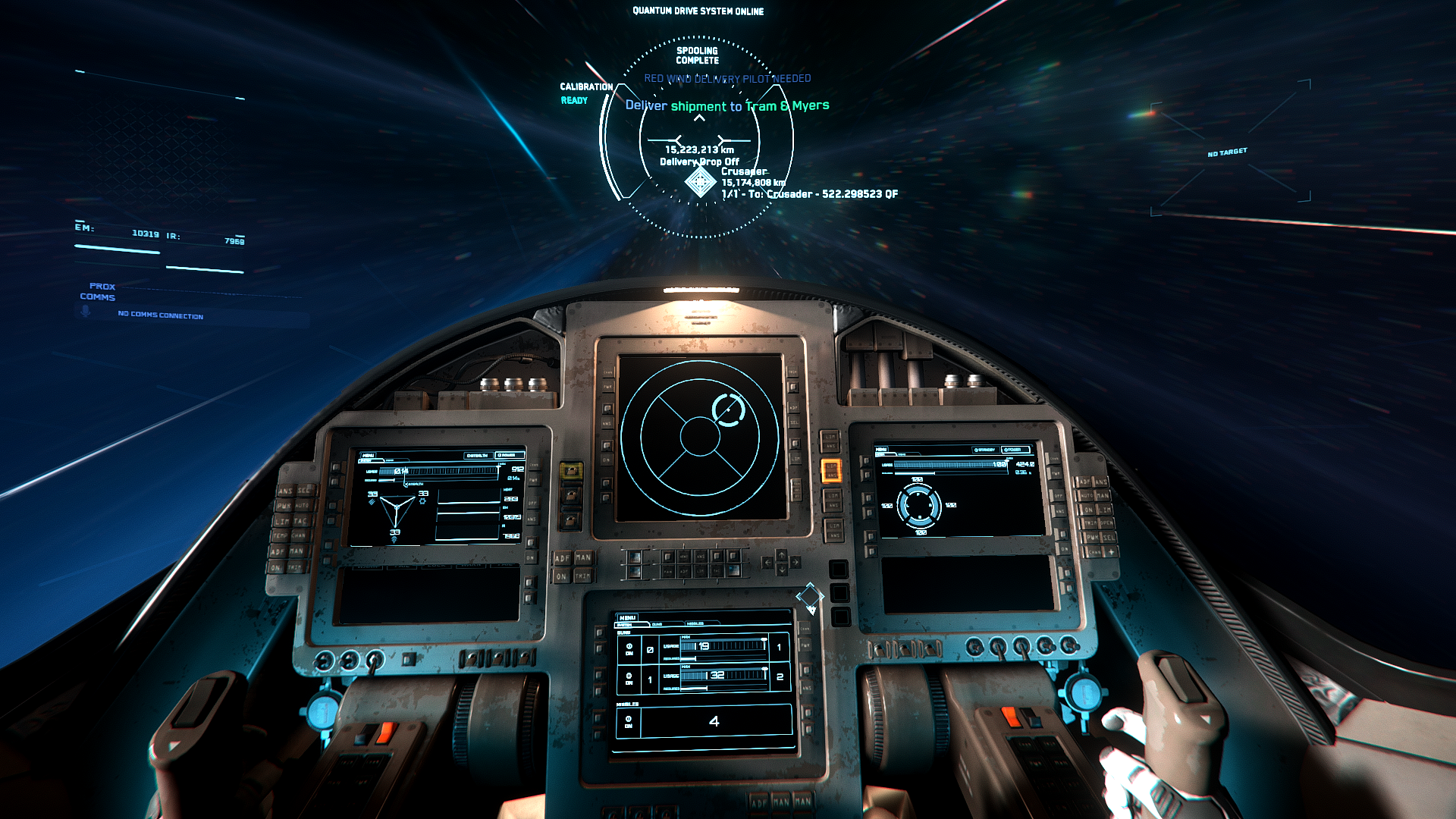
Task: Select the circular shield allocation ring
Action: pos(918,505)
